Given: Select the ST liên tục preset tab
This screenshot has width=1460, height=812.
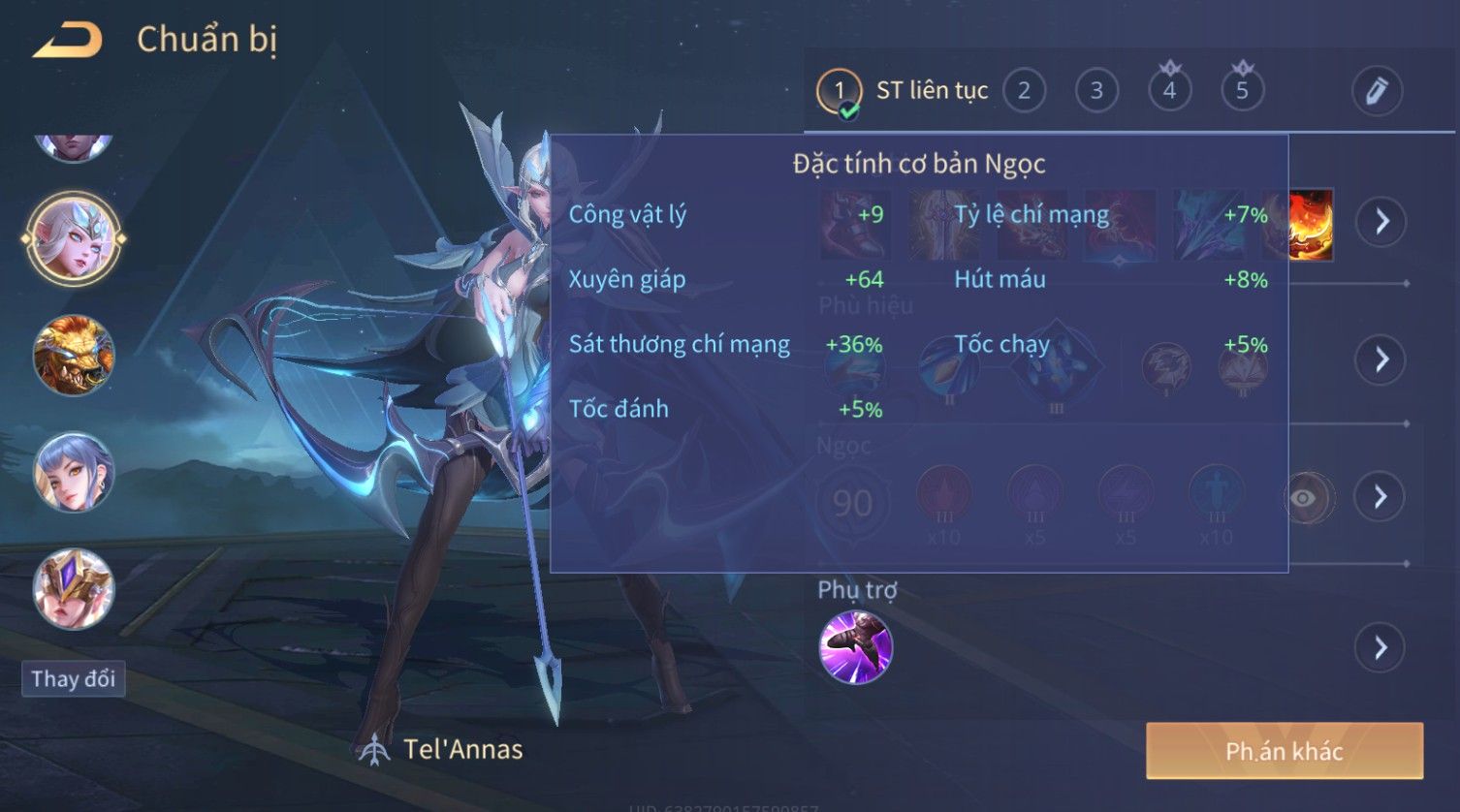Looking at the screenshot, I should pyautogui.click(x=903, y=91).
